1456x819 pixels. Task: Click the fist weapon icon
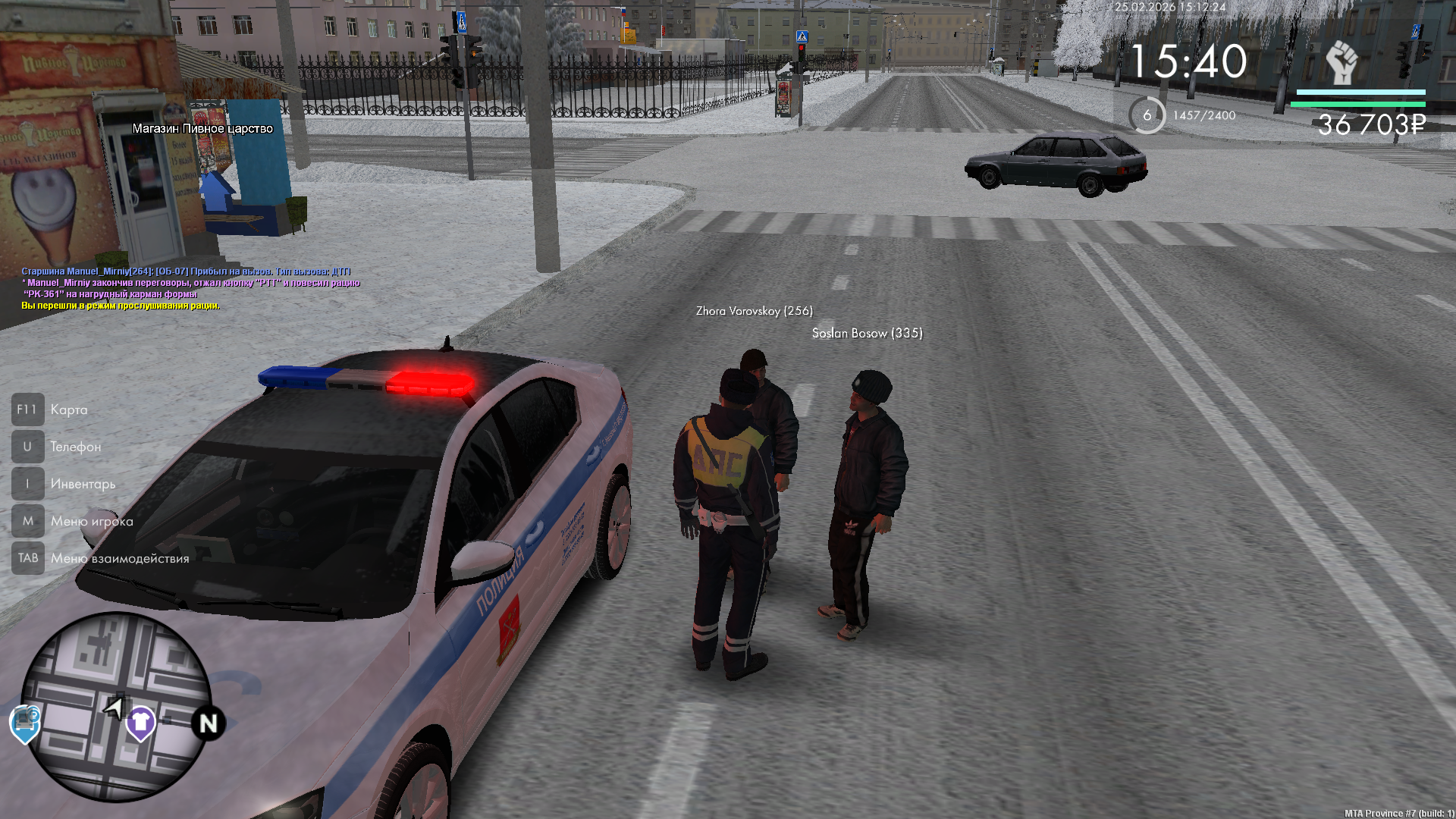pos(1341,62)
